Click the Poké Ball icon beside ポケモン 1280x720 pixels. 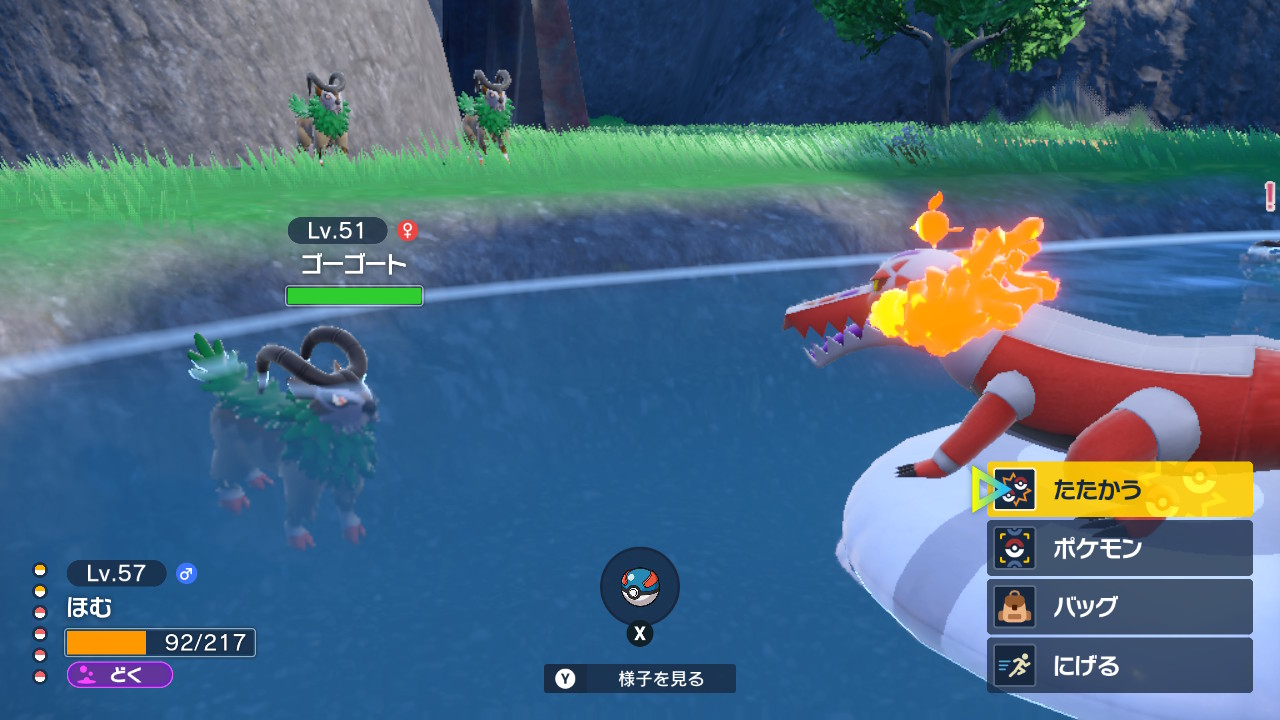point(1013,547)
